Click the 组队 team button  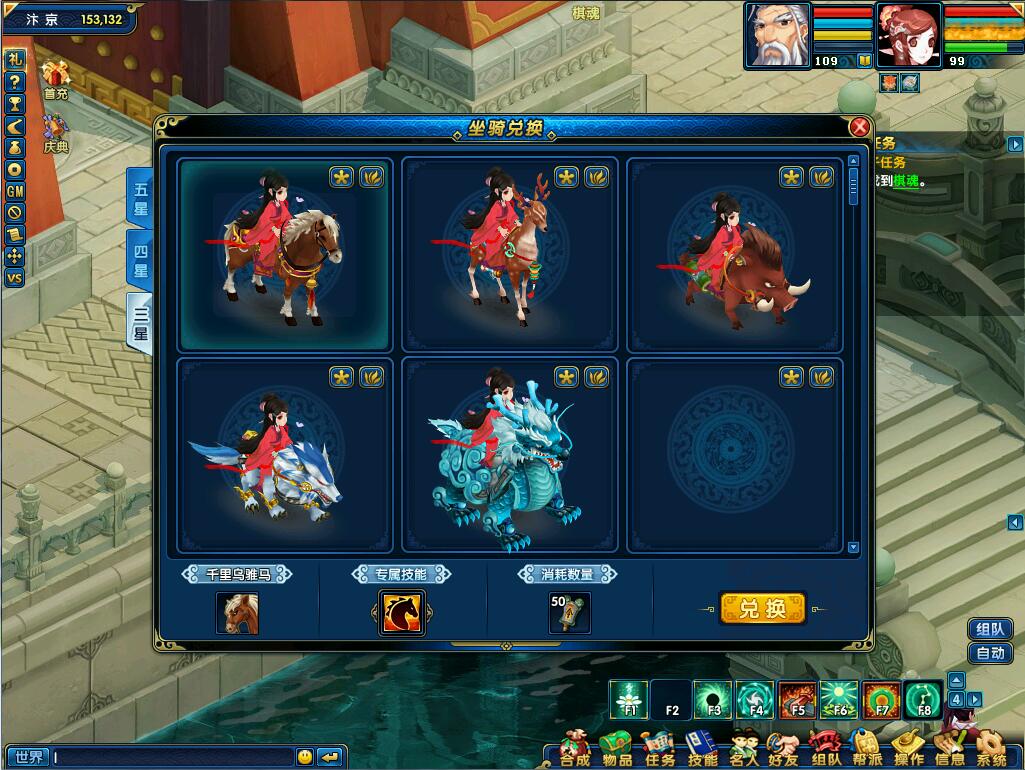990,629
